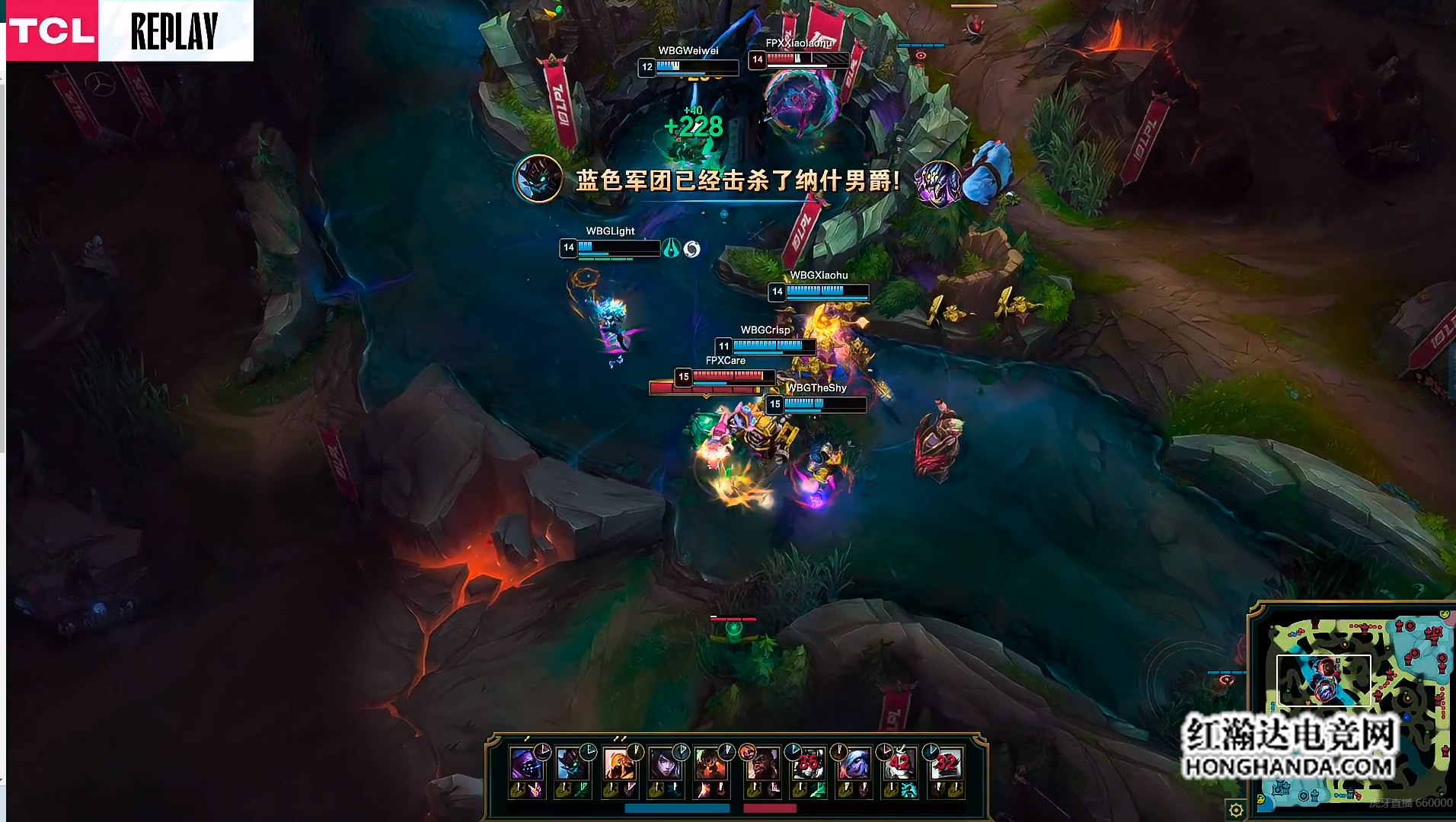This screenshot has width=1456, height=822.
Task: Select the dead champion showing timer 32
Action: point(945,763)
